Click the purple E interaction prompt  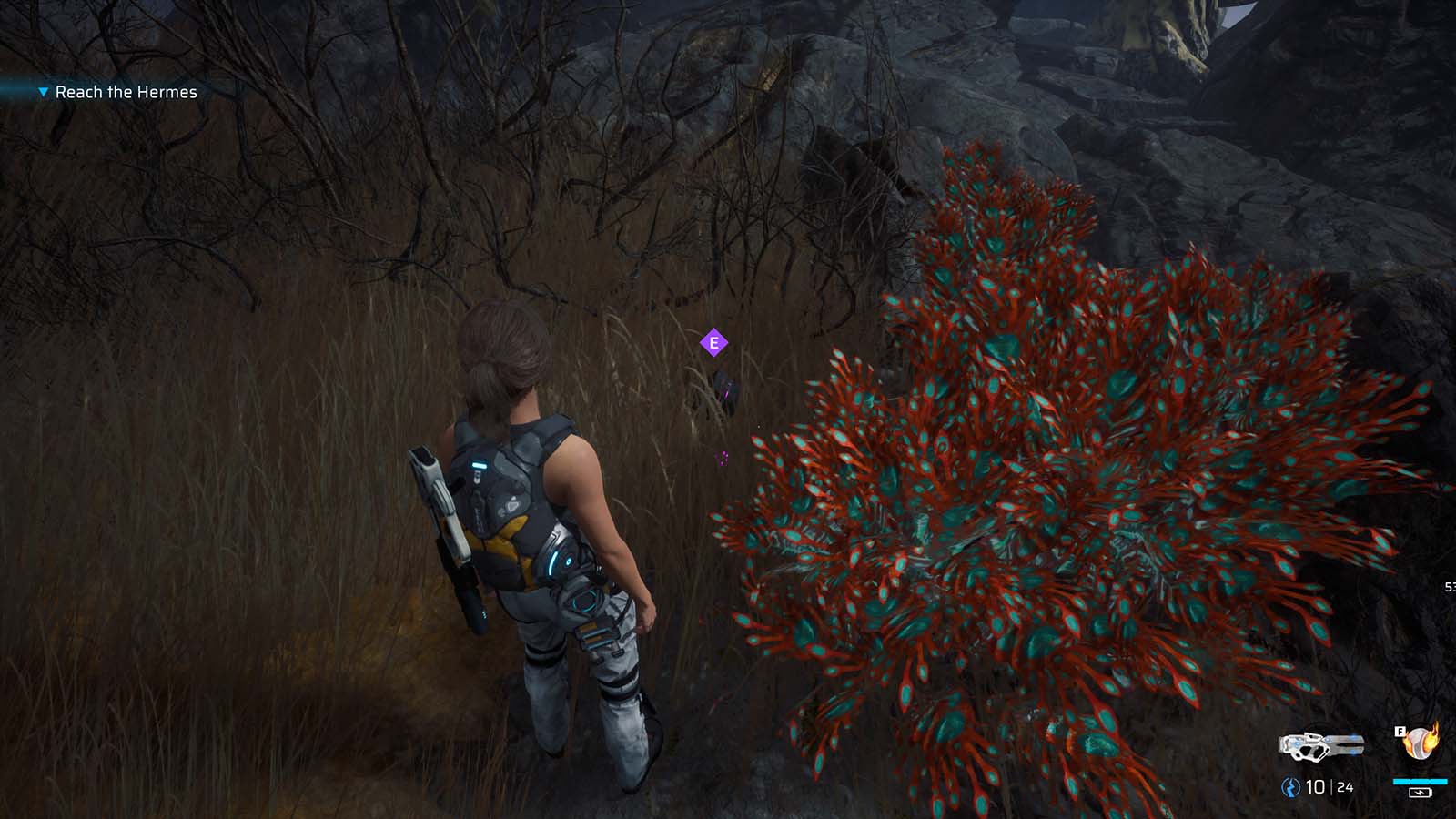point(714,344)
